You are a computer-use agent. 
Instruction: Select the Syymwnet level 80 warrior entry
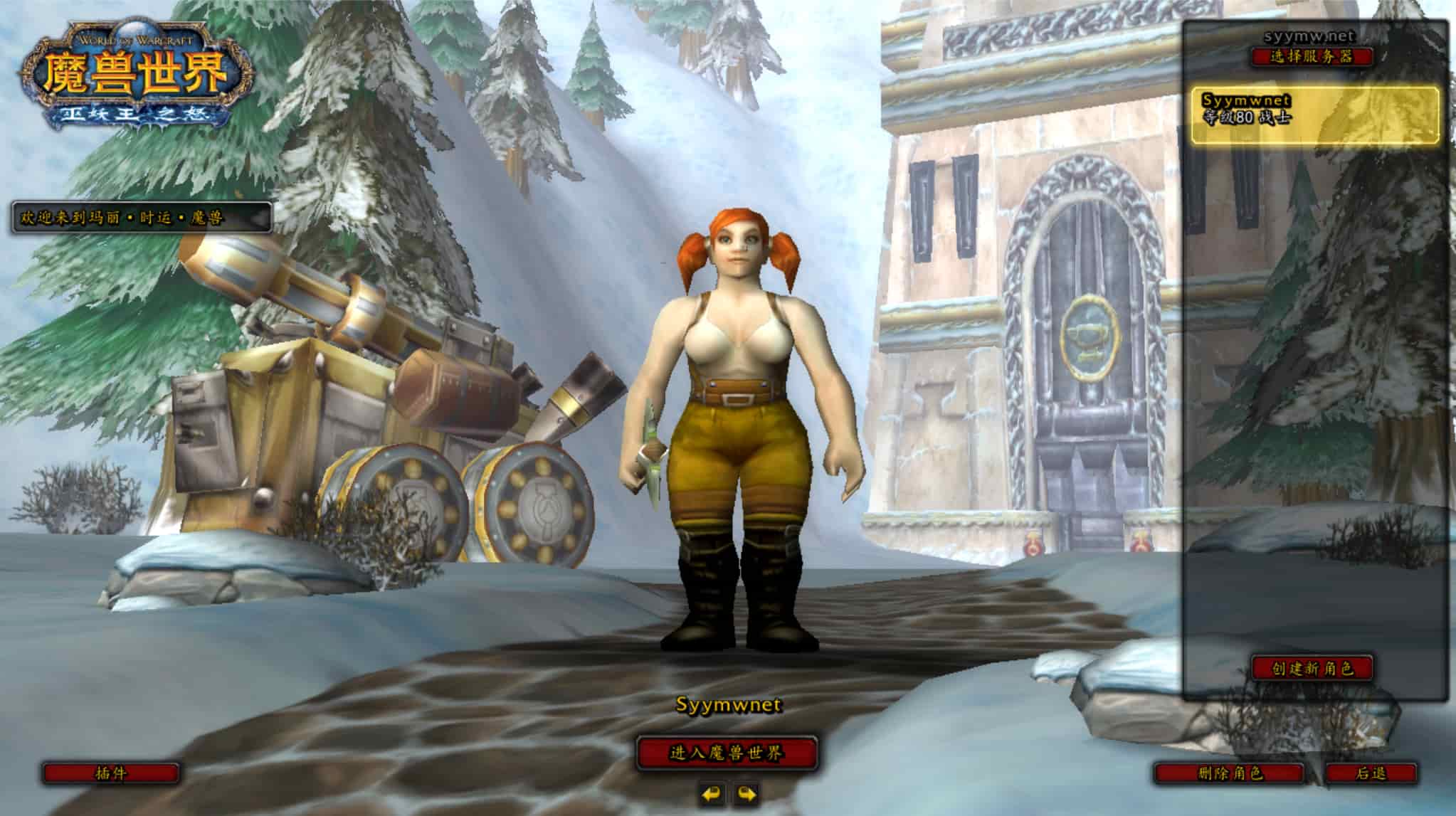pyautogui.click(x=1314, y=115)
